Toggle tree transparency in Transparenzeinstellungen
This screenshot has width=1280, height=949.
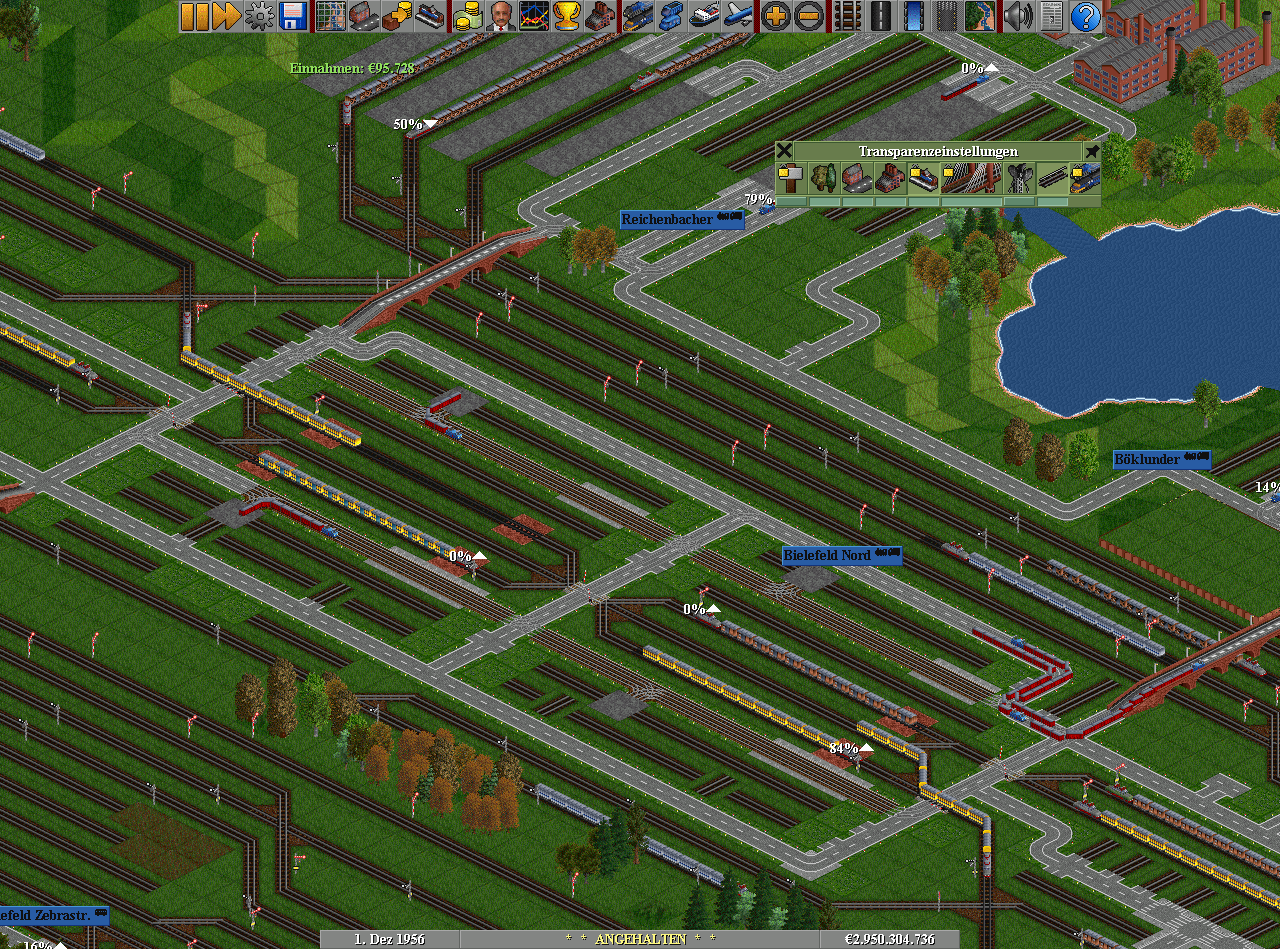[825, 179]
